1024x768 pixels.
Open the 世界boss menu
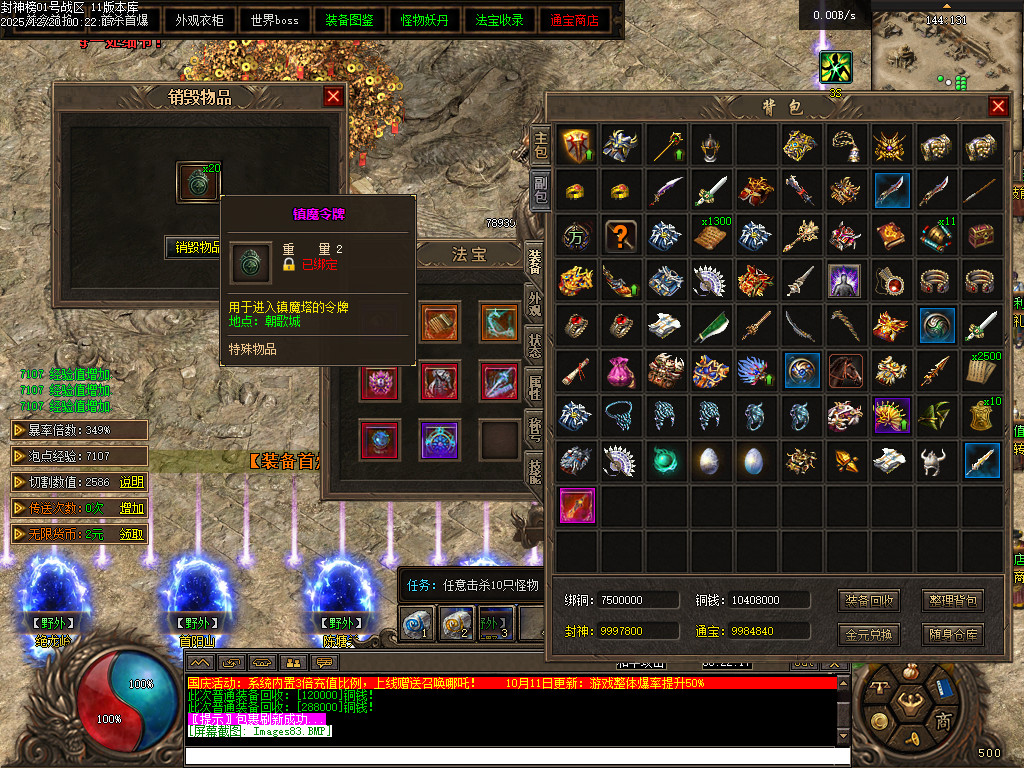(275, 20)
